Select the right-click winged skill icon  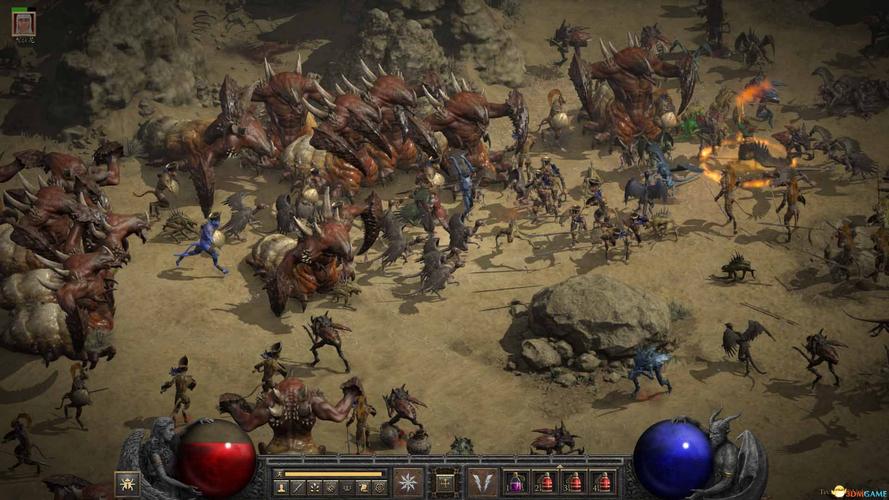(482, 482)
